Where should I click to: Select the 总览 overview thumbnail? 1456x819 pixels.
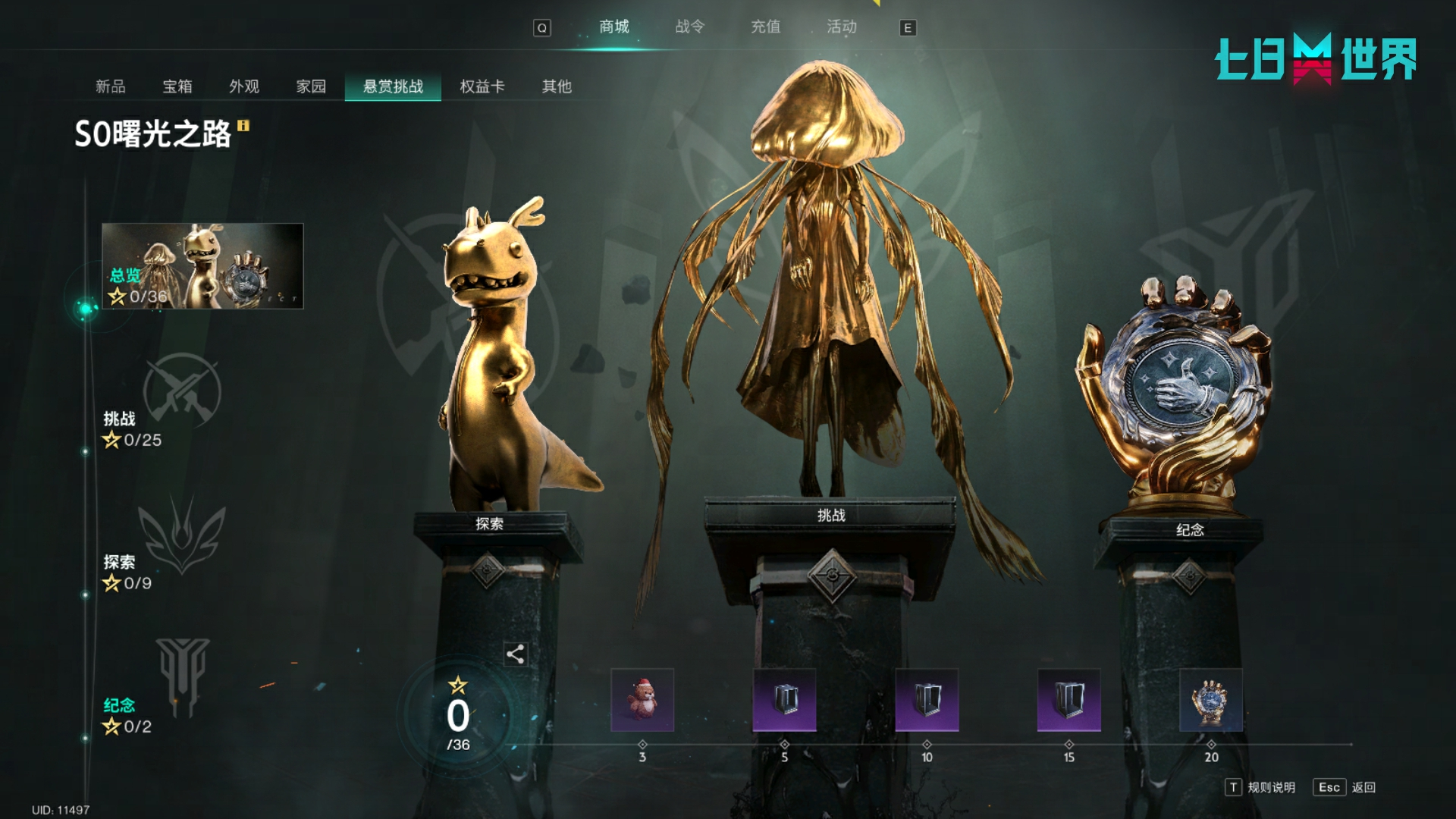tap(202, 265)
